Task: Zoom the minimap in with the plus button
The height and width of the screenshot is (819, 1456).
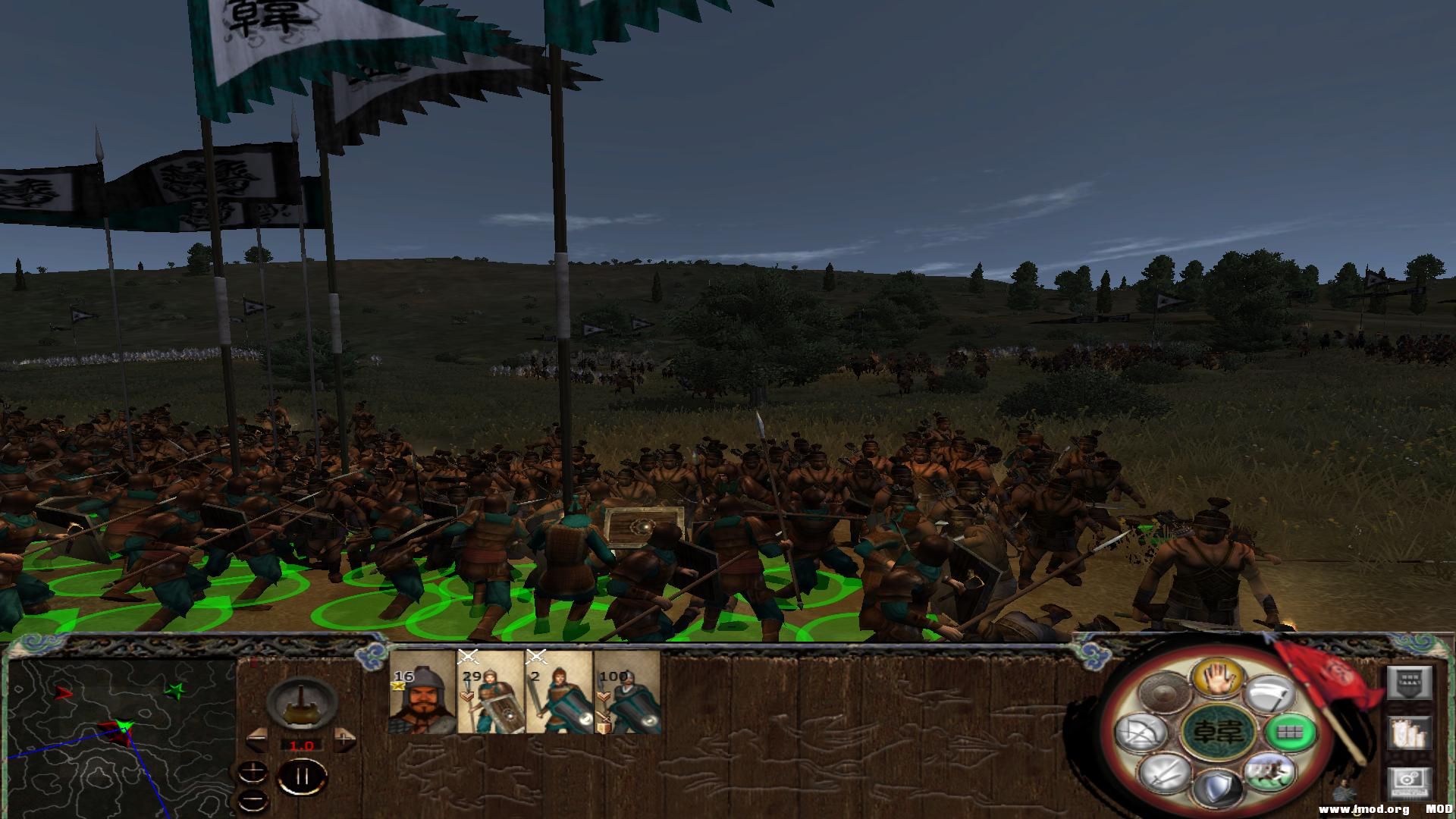Action: 253,773
